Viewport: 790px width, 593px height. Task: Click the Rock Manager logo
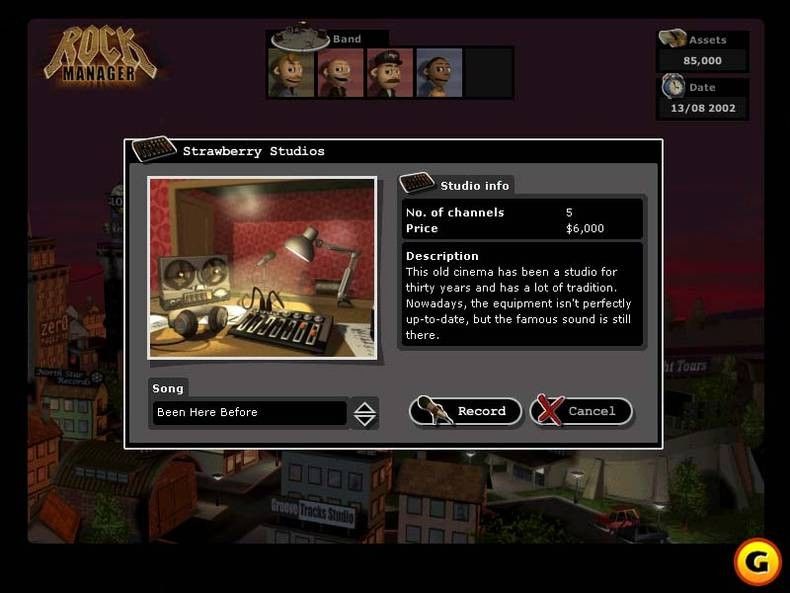[x=100, y=55]
